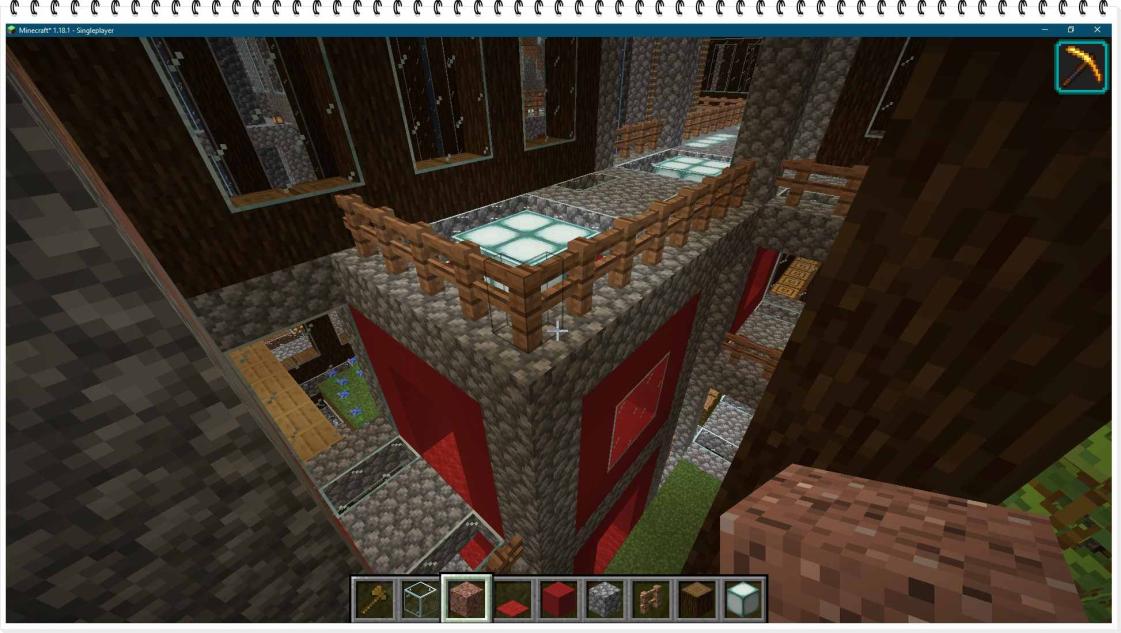
Task: Select the glass block hotbar slot
Action: pos(420,599)
